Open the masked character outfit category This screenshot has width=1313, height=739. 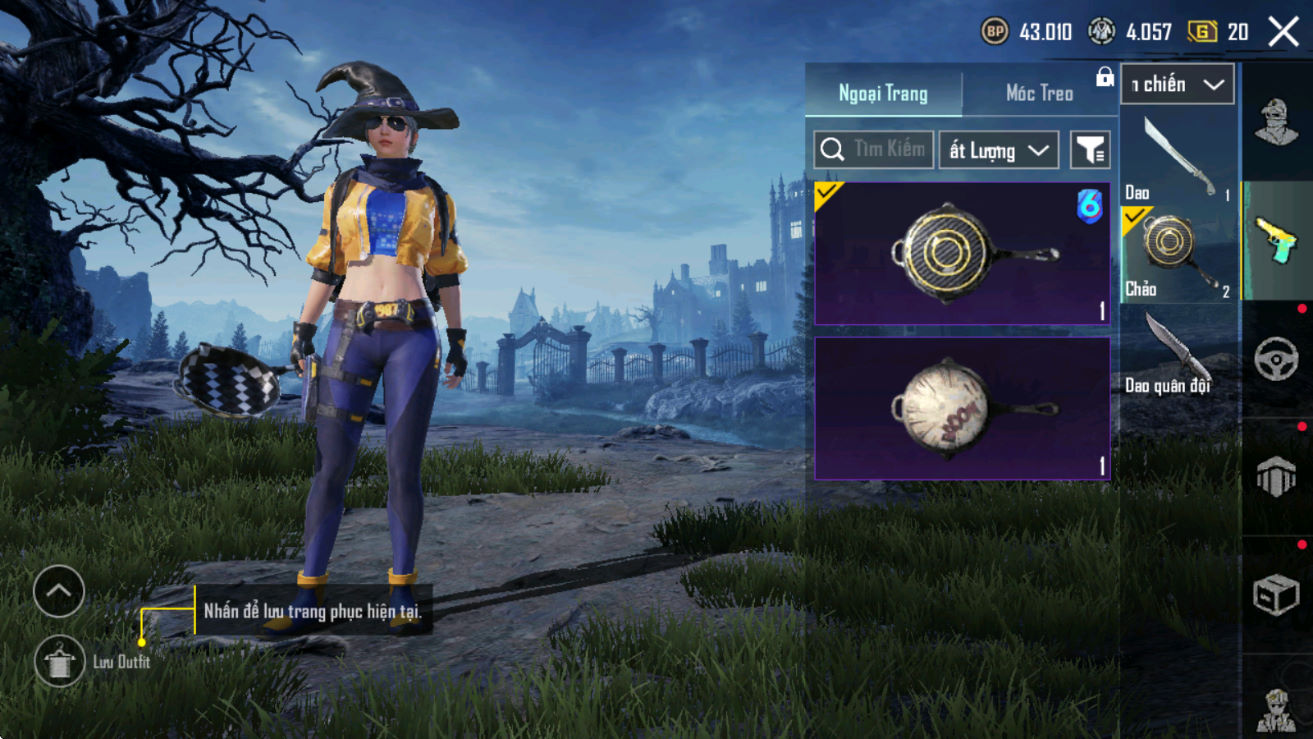click(1276, 123)
